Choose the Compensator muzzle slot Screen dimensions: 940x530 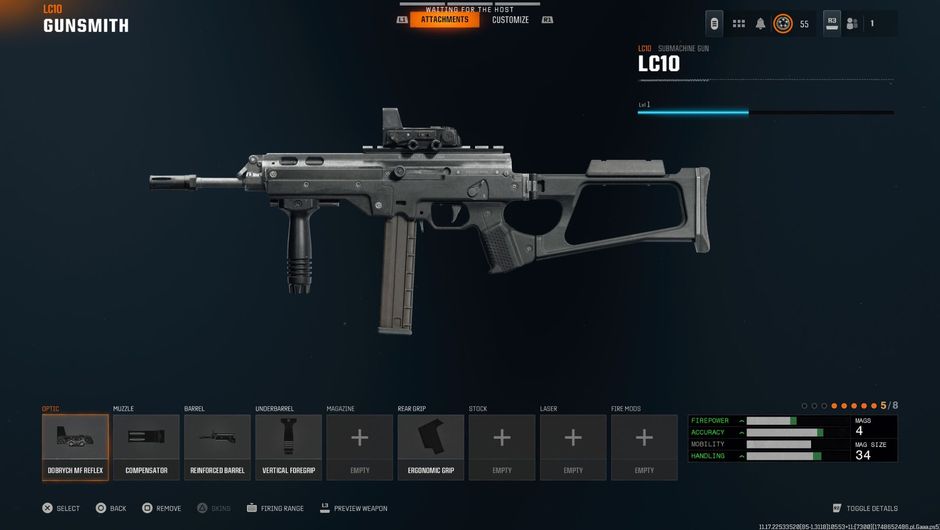pyautogui.click(x=146, y=447)
